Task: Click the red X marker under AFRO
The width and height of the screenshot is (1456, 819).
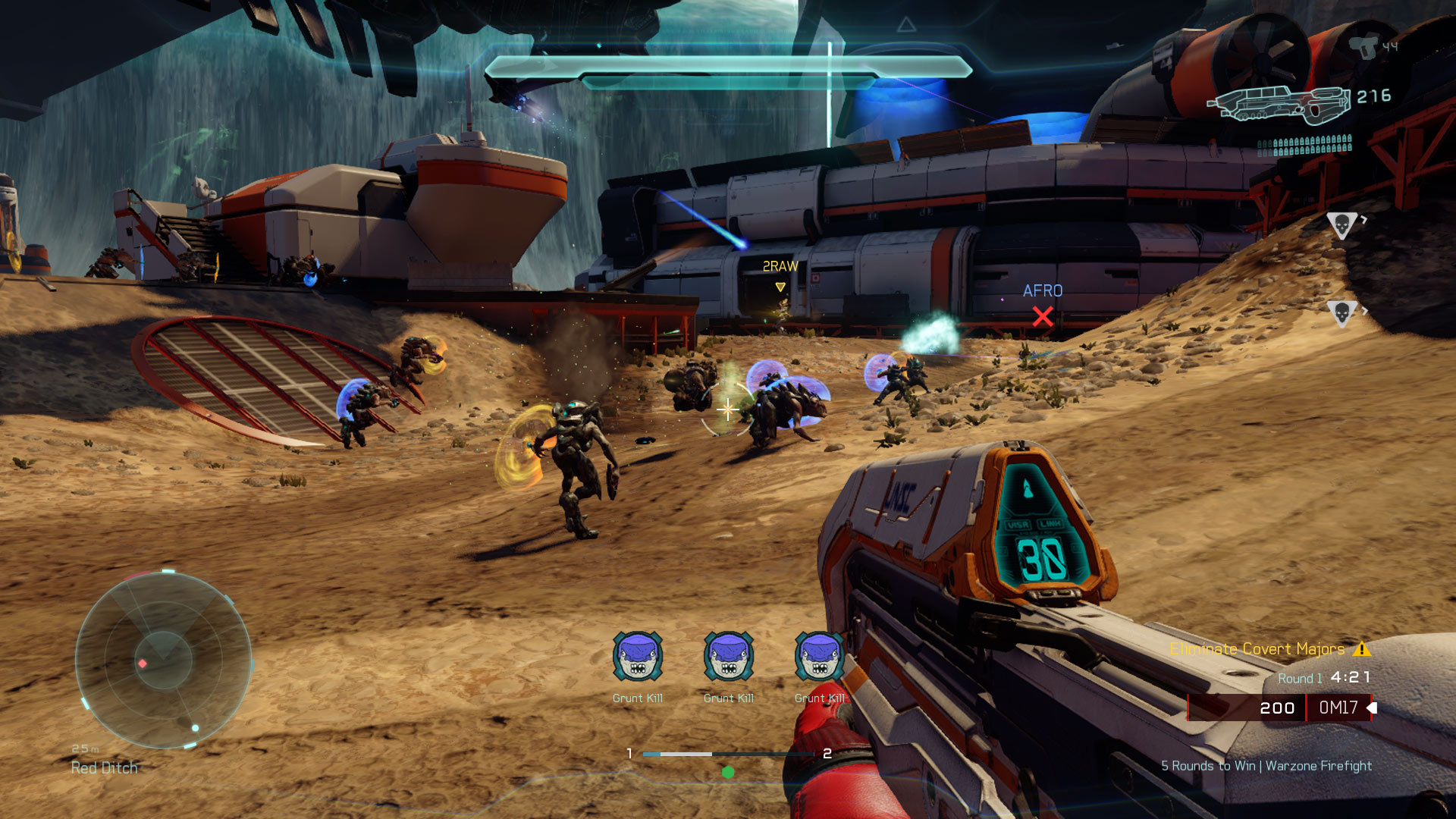Action: [1043, 316]
